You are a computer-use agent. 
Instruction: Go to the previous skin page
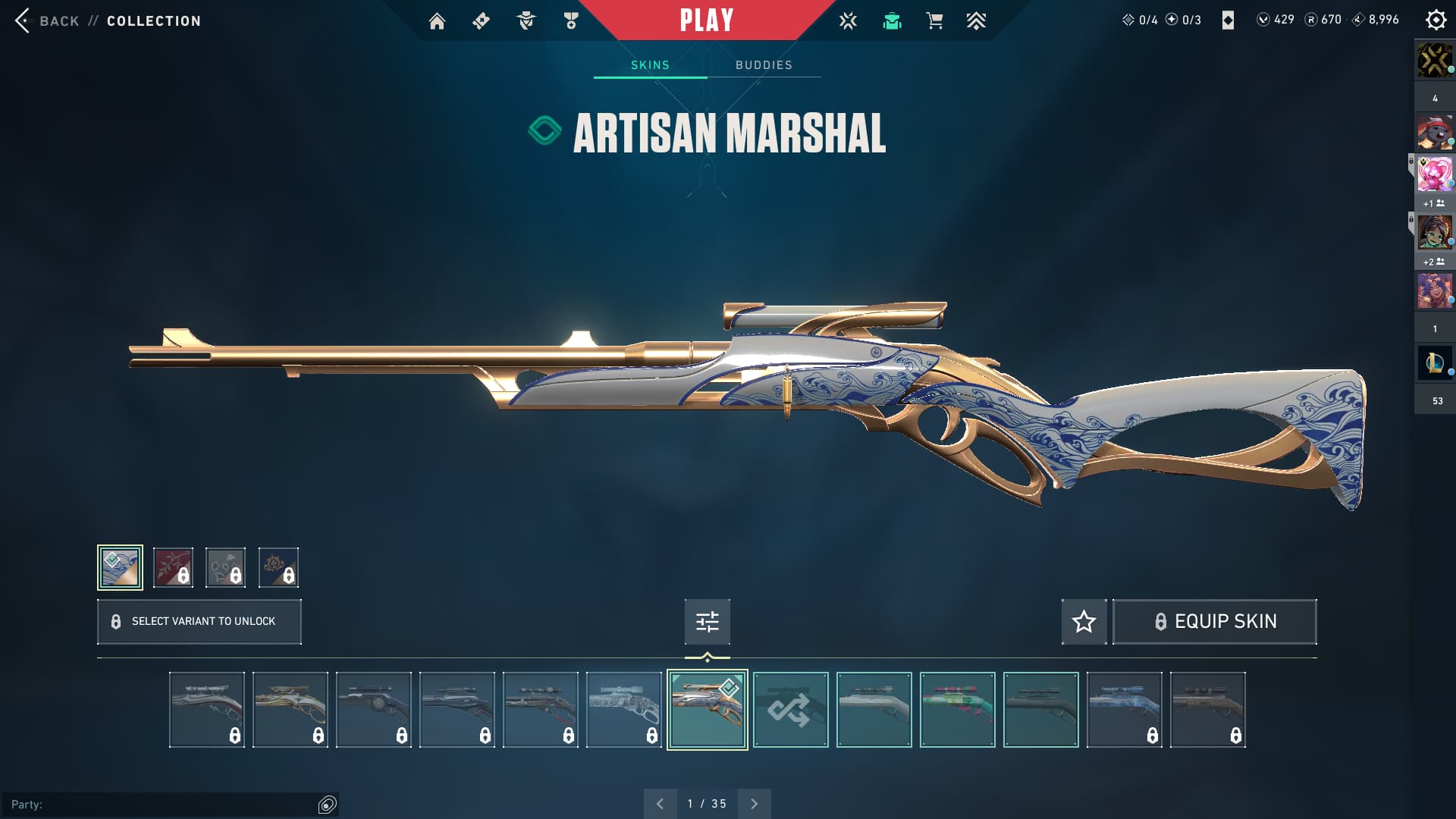pos(660,804)
